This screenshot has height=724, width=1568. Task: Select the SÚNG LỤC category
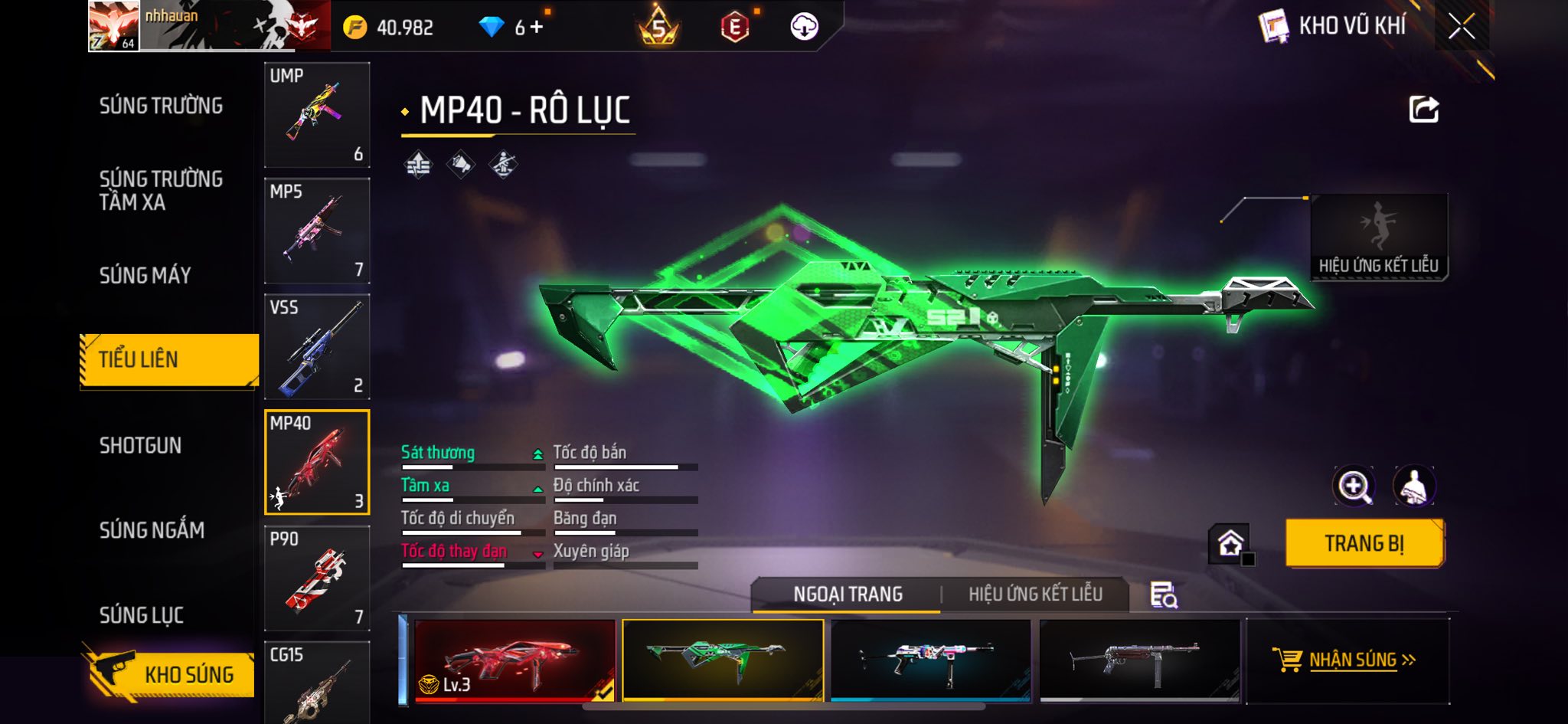(x=142, y=614)
